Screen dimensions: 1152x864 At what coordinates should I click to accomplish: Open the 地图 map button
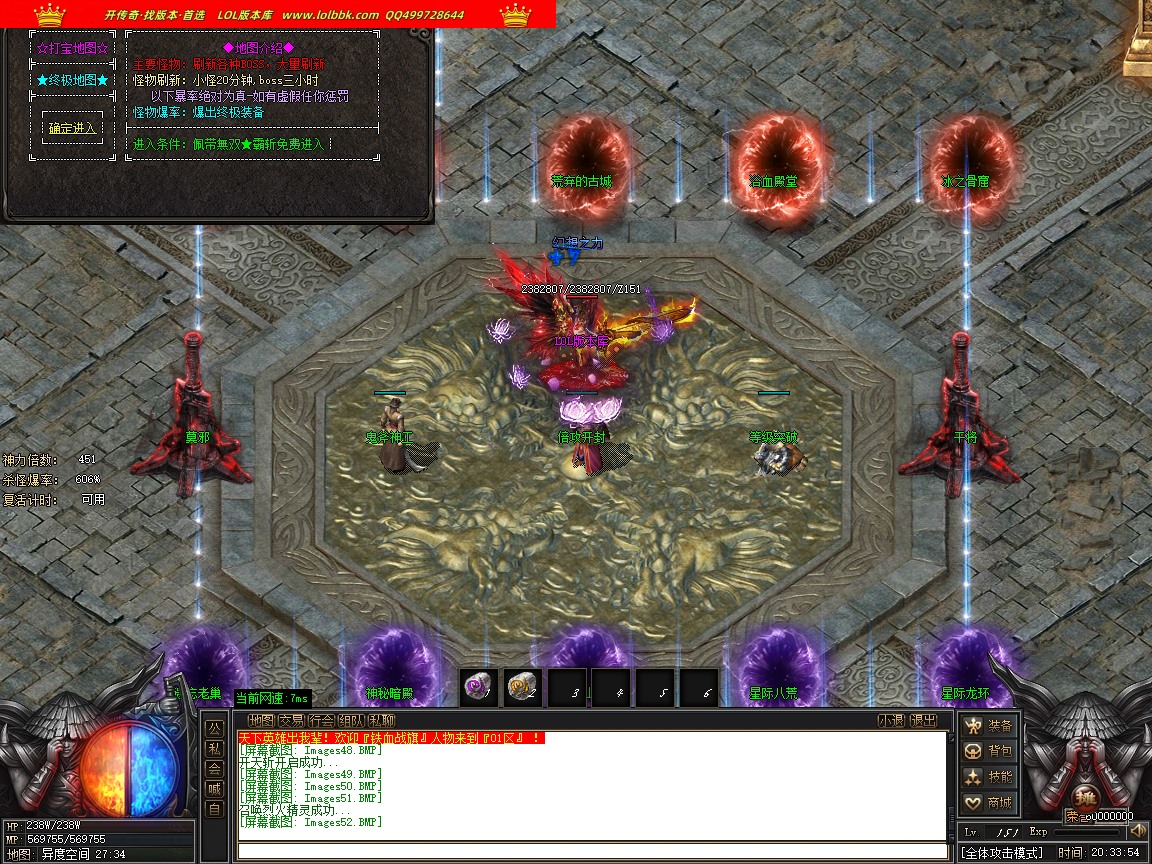[x=261, y=720]
